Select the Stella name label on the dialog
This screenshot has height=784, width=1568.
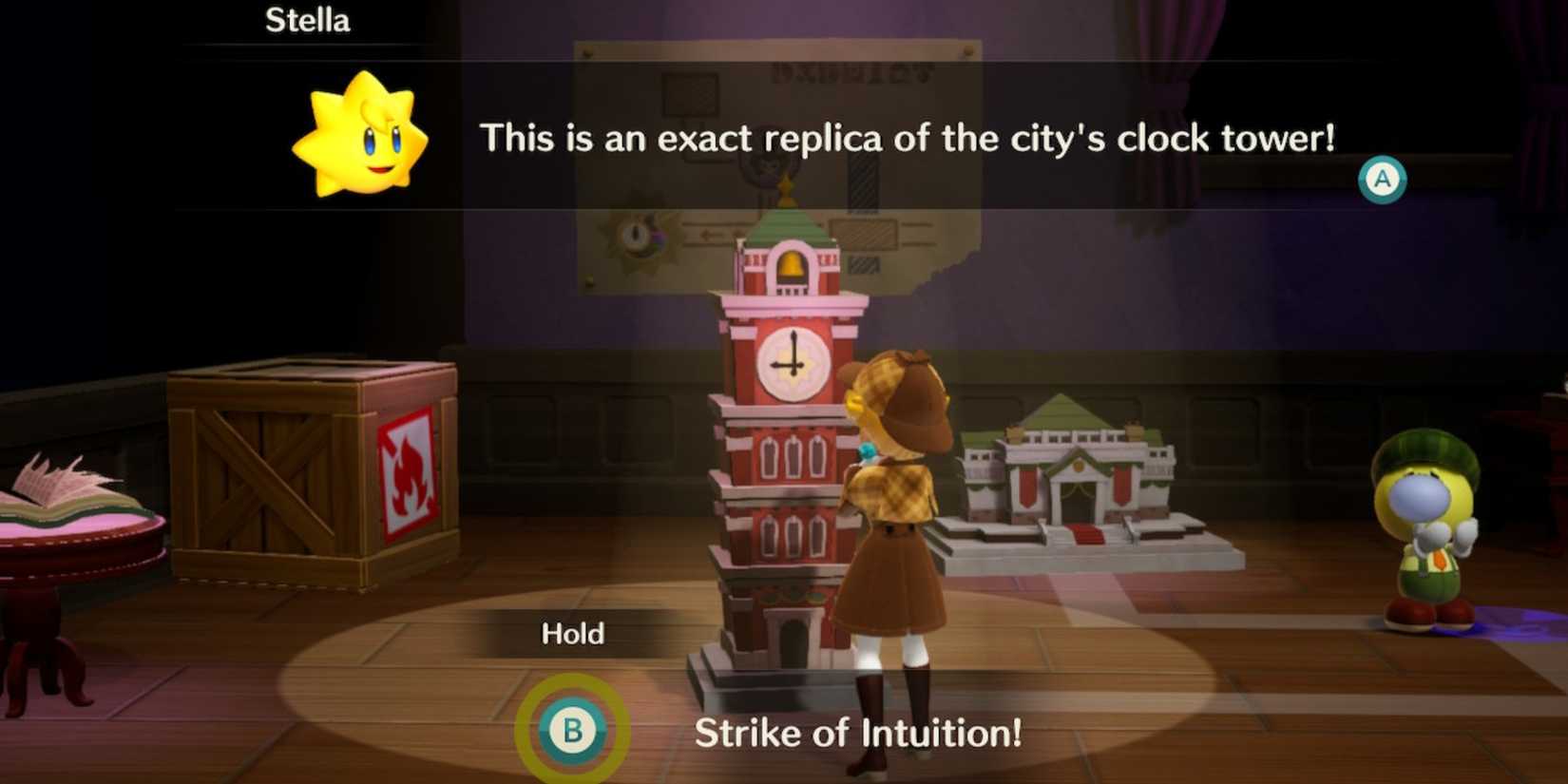[x=307, y=21]
